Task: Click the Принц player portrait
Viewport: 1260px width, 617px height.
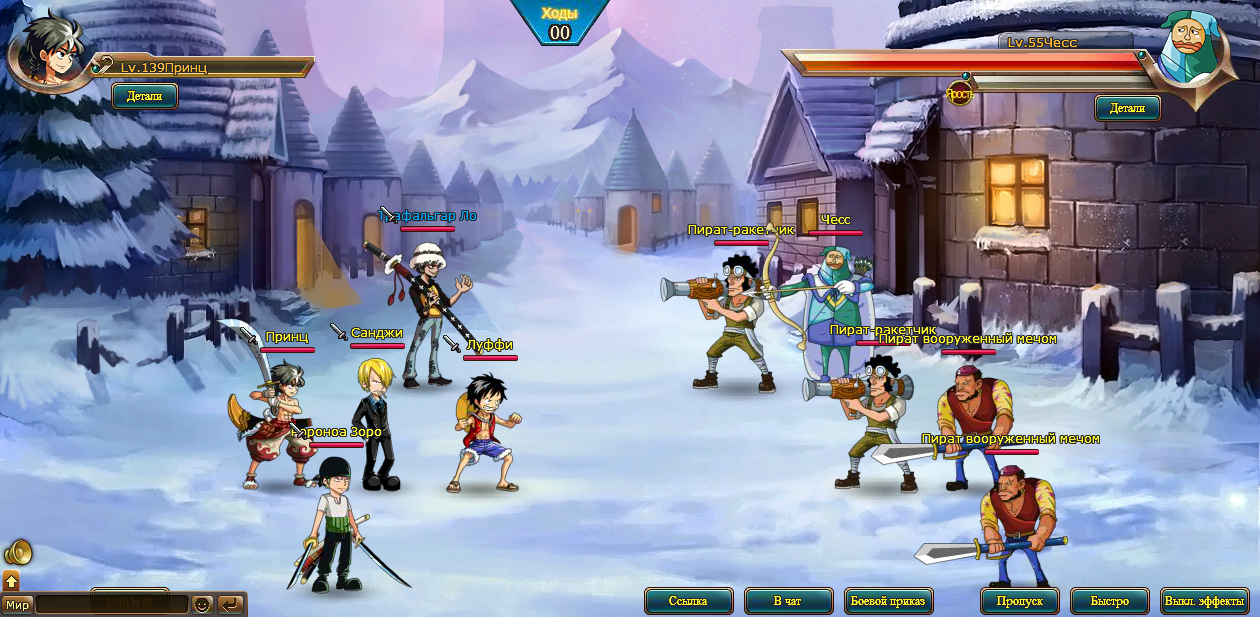Action: click(48, 52)
